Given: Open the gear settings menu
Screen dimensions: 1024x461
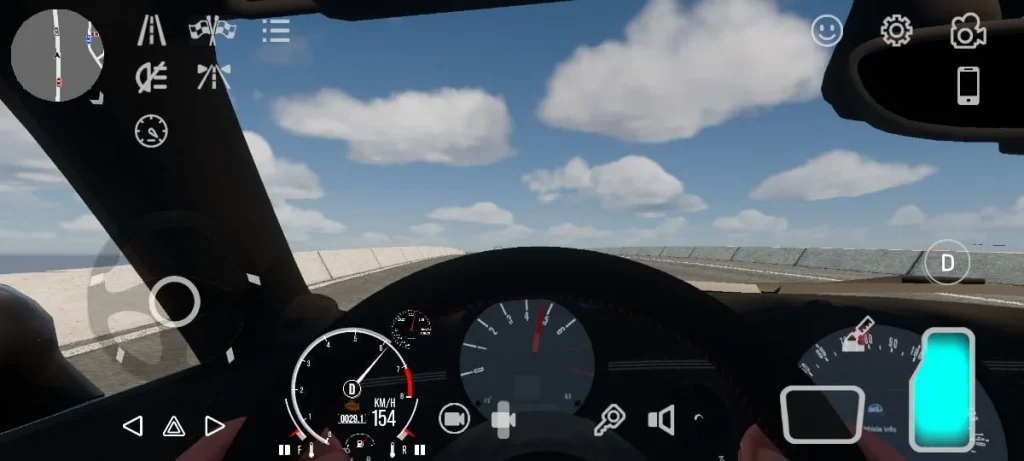Looking at the screenshot, I should pyautogui.click(x=896, y=31).
